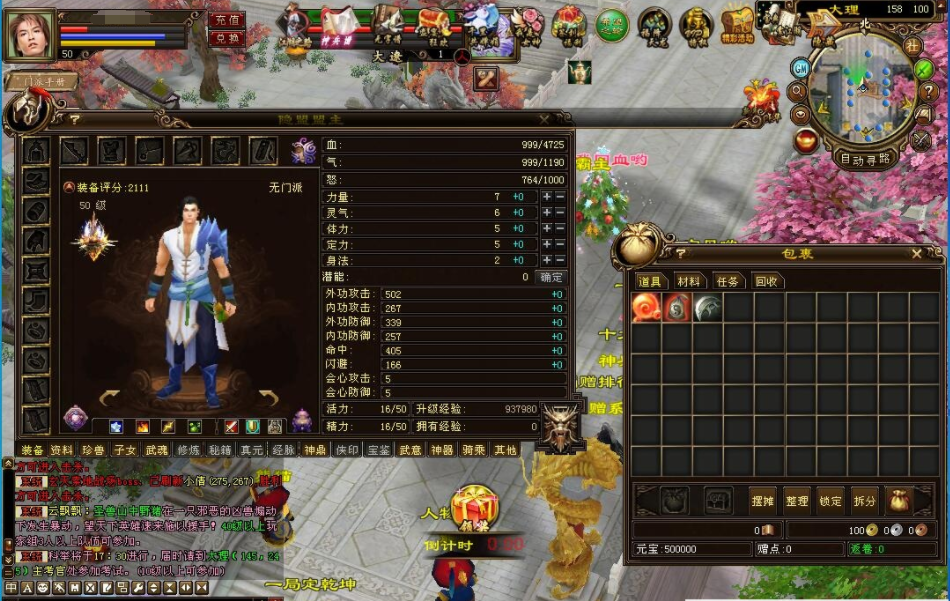Select the red money pouch item
The width and height of the screenshot is (950, 601).
[677, 308]
